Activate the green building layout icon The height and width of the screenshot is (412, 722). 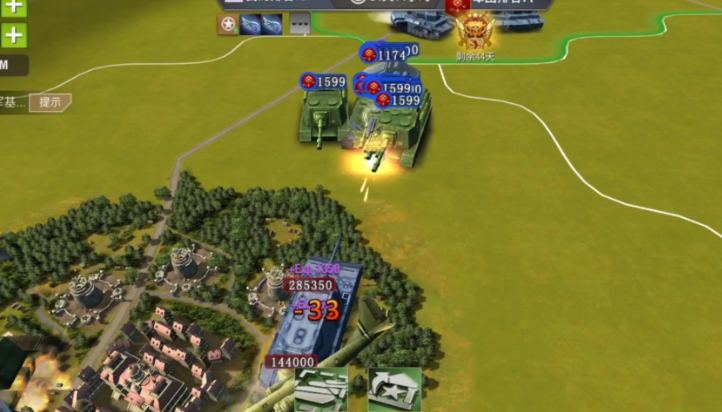[321, 389]
